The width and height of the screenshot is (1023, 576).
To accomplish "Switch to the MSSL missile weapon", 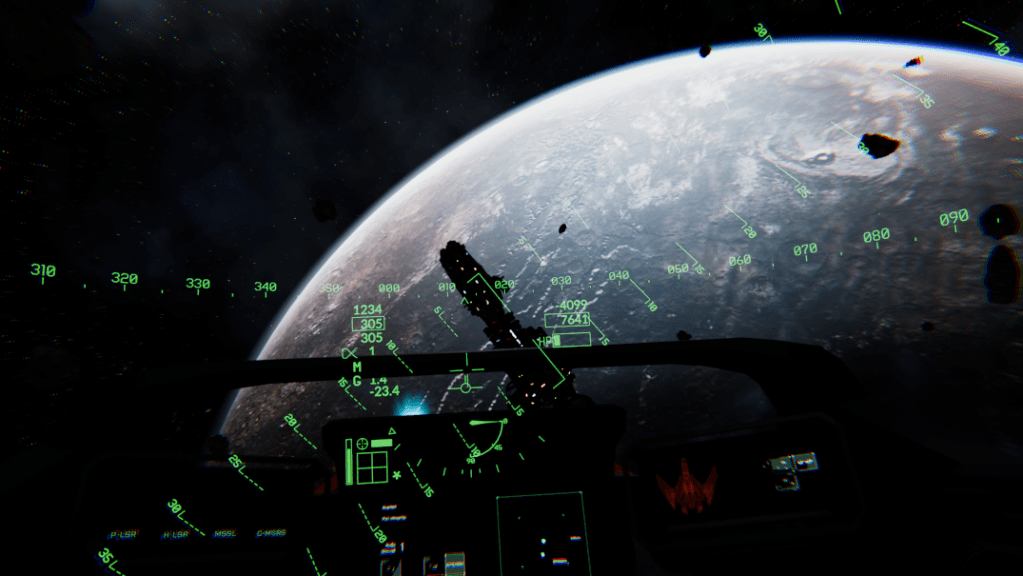I will (x=225, y=534).
